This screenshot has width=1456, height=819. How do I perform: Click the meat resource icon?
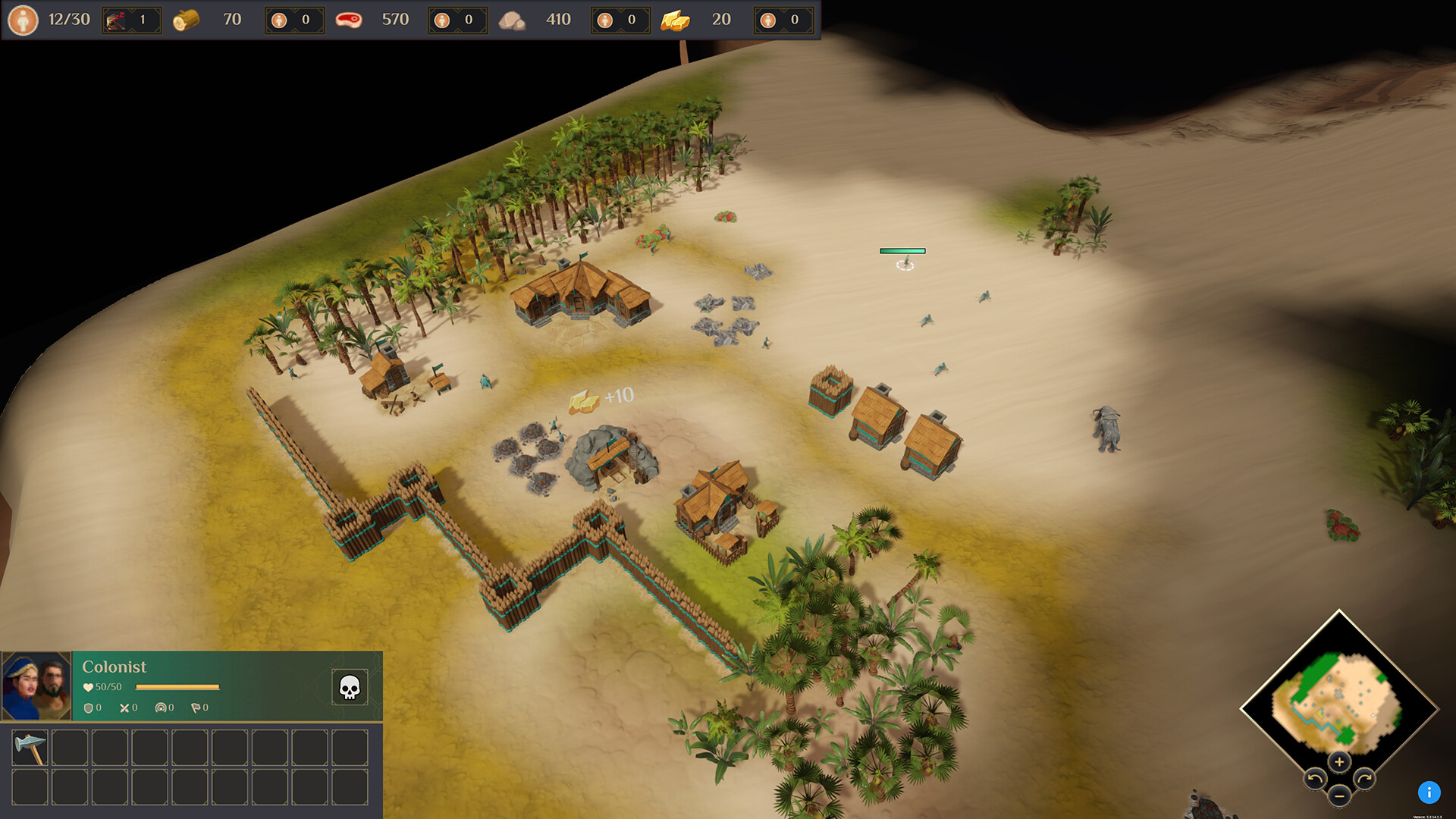(x=351, y=20)
